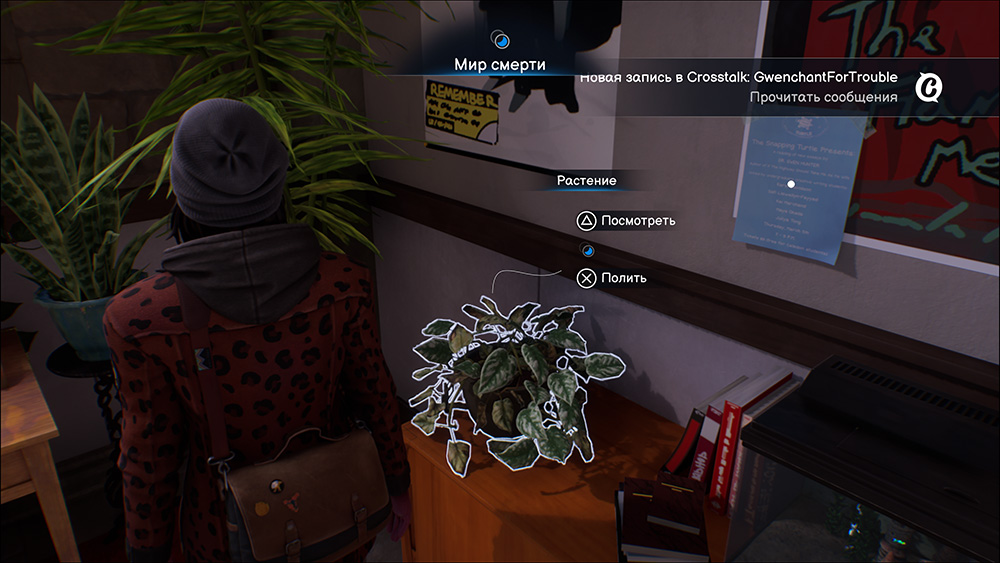Select the "Мир смерти" objective banner
This screenshot has width=1000, height=563.
(500, 65)
